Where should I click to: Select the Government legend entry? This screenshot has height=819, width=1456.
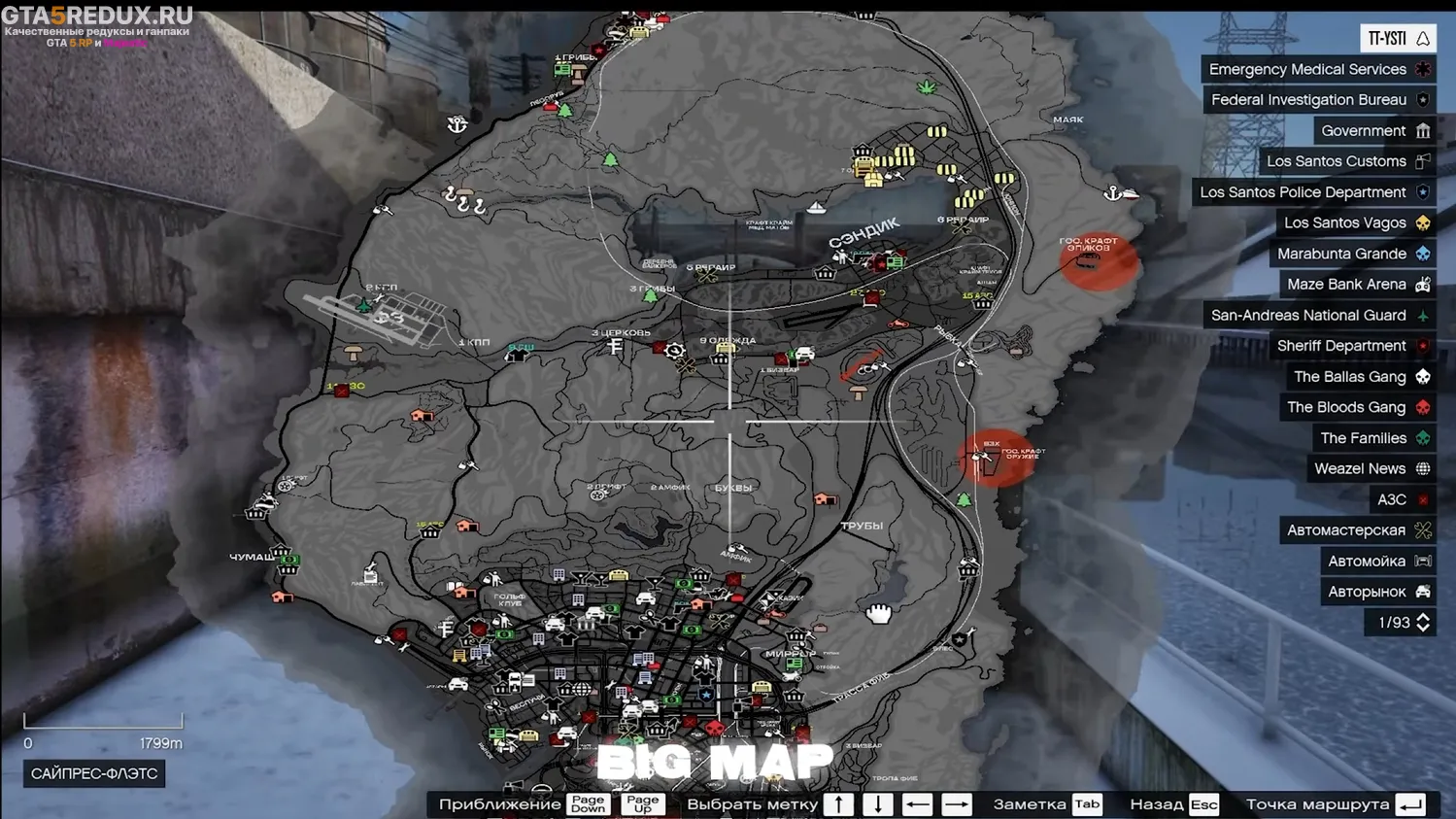tap(1373, 131)
